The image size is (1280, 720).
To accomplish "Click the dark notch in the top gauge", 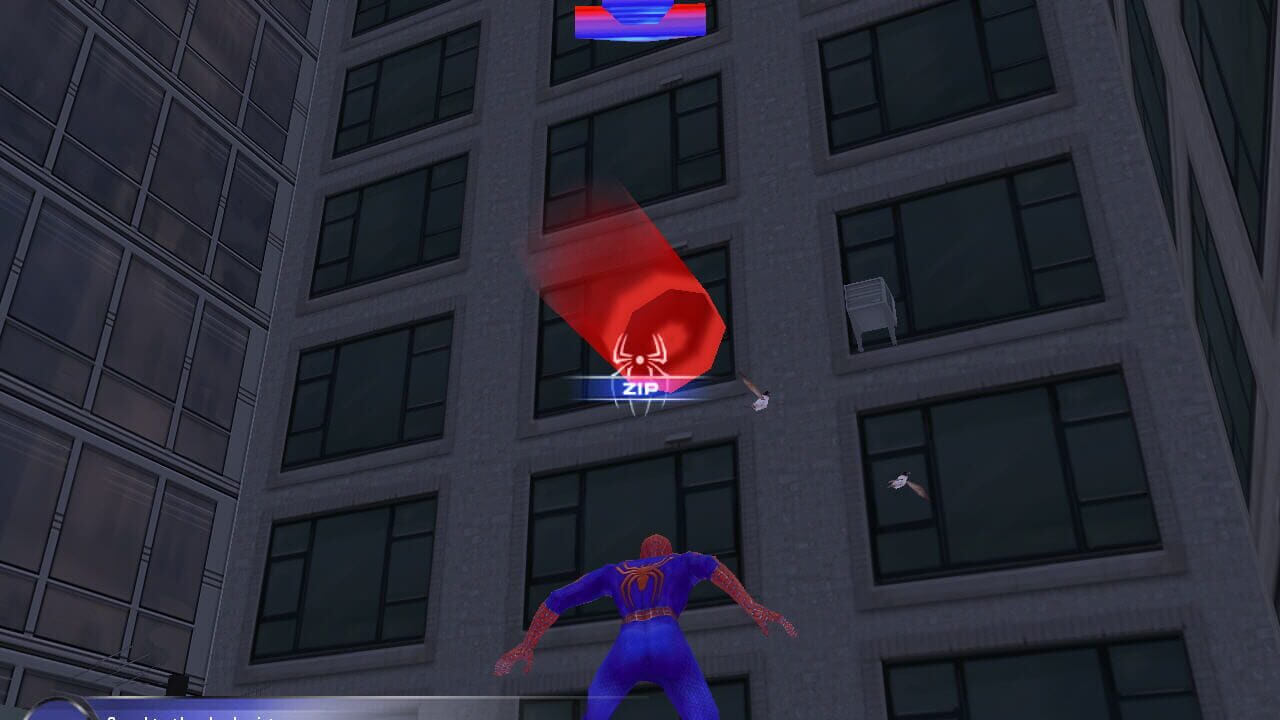I will 640,12.
